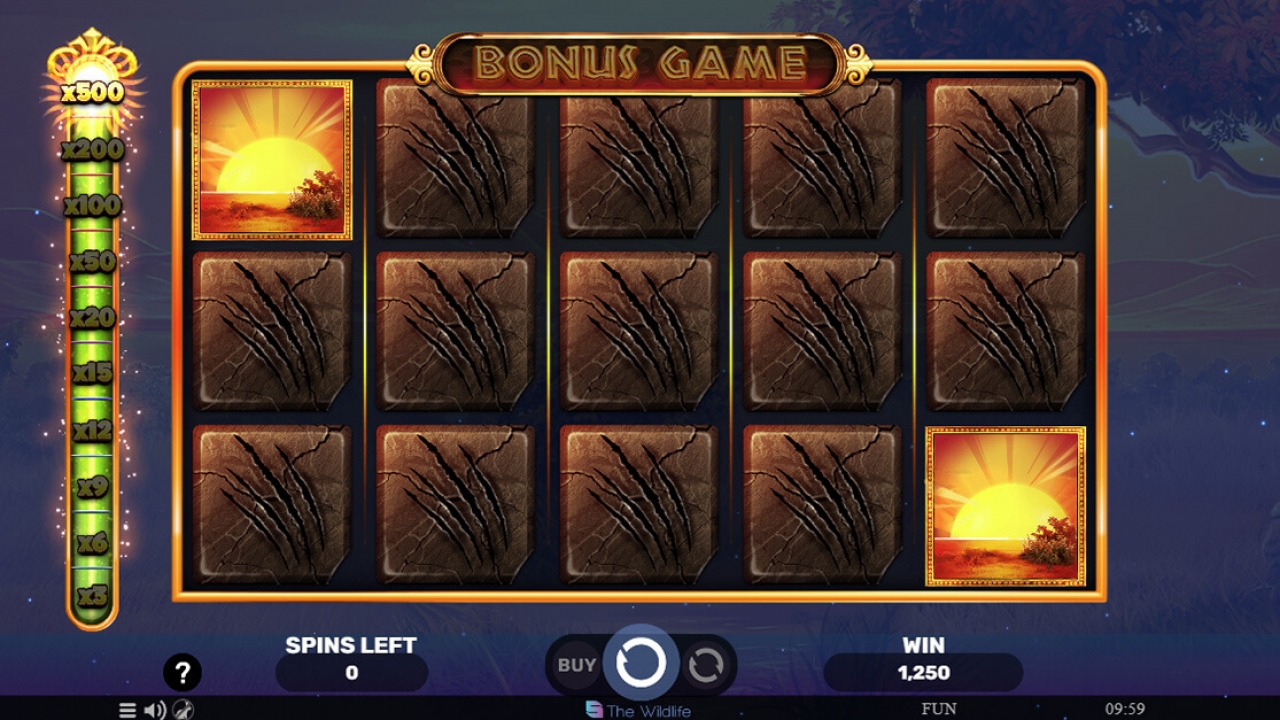Select the rocket quick-spin icon
Screen dimensions: 1280x720
tap(183, 710)
